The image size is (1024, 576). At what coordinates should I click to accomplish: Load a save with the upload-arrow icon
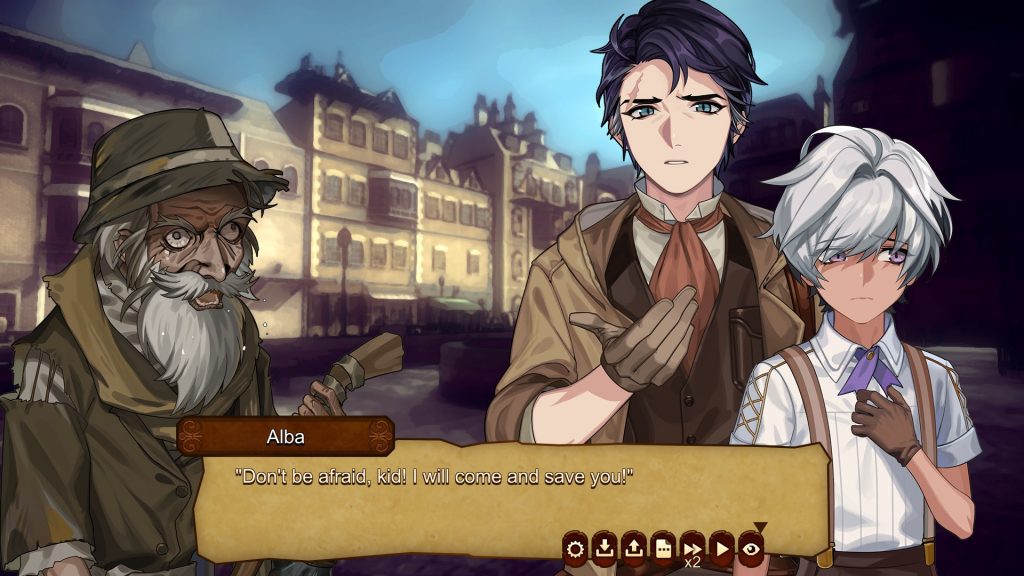[x=633, y=547]
